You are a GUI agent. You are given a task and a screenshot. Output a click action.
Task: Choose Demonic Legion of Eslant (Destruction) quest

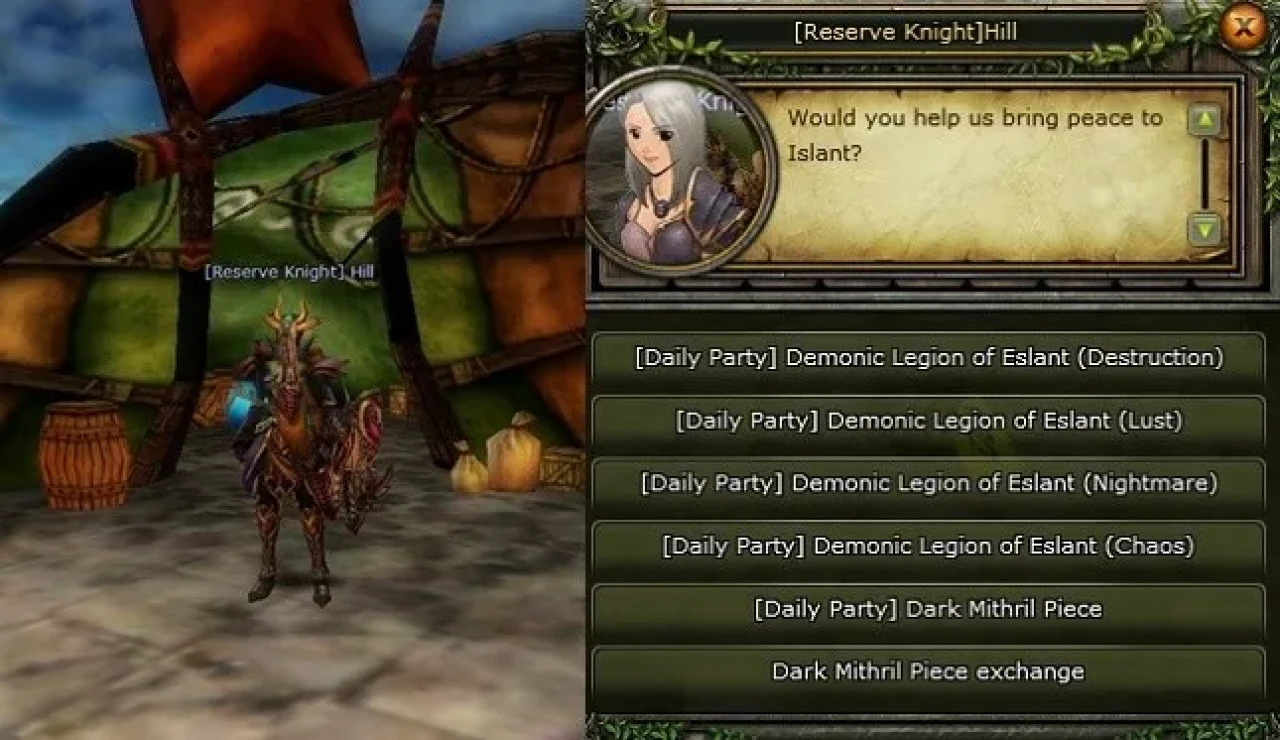(928, 358)
